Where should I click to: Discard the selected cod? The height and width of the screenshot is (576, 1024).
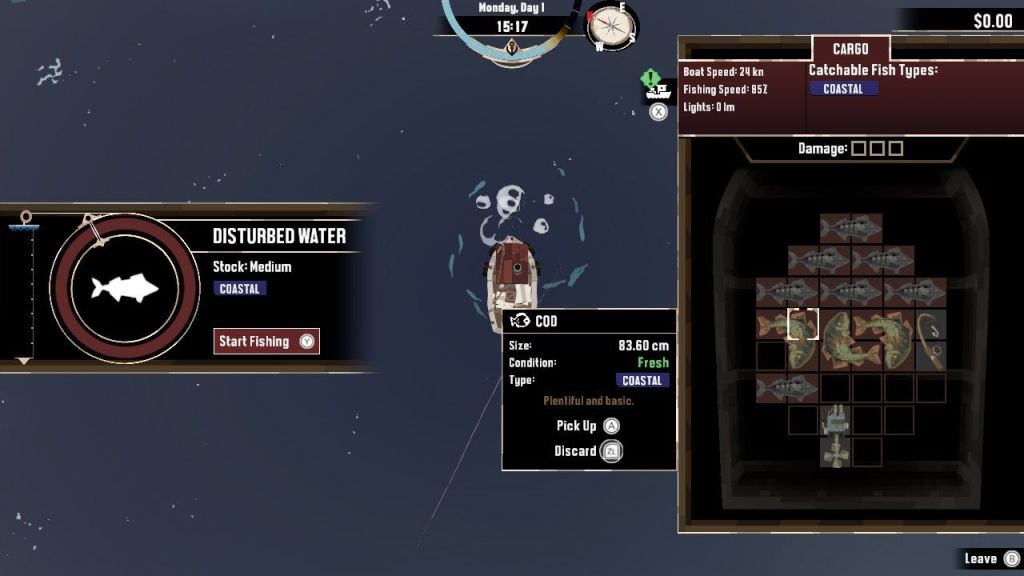[588, 451]
